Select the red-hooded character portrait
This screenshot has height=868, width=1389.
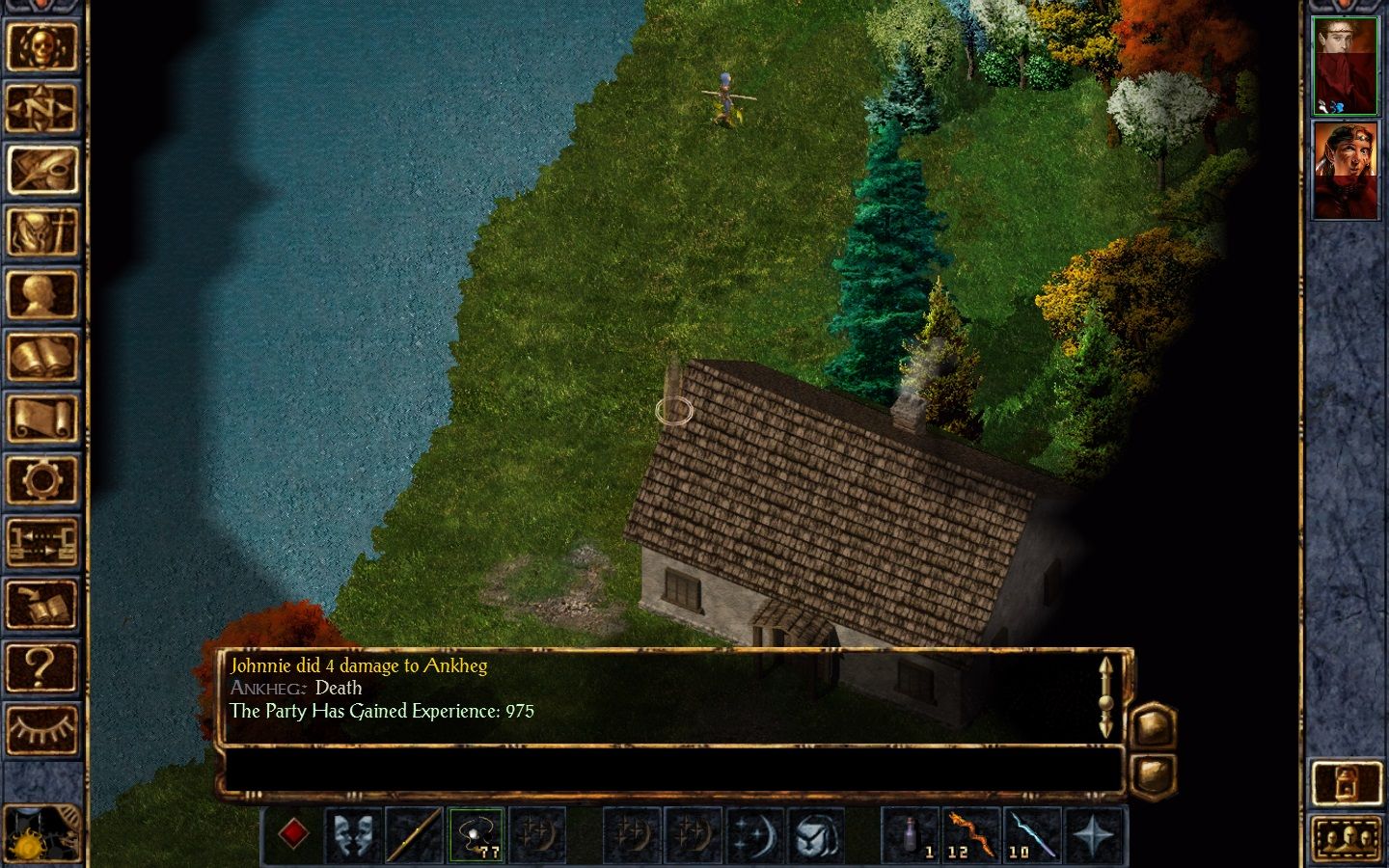click(x=1346, y=170)
